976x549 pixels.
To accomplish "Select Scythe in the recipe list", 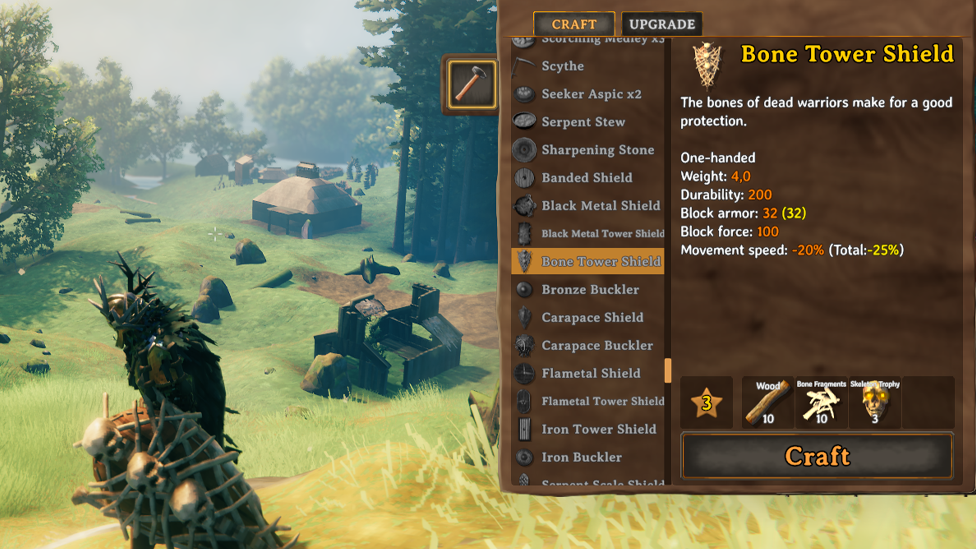I will (x=563, y=66).
